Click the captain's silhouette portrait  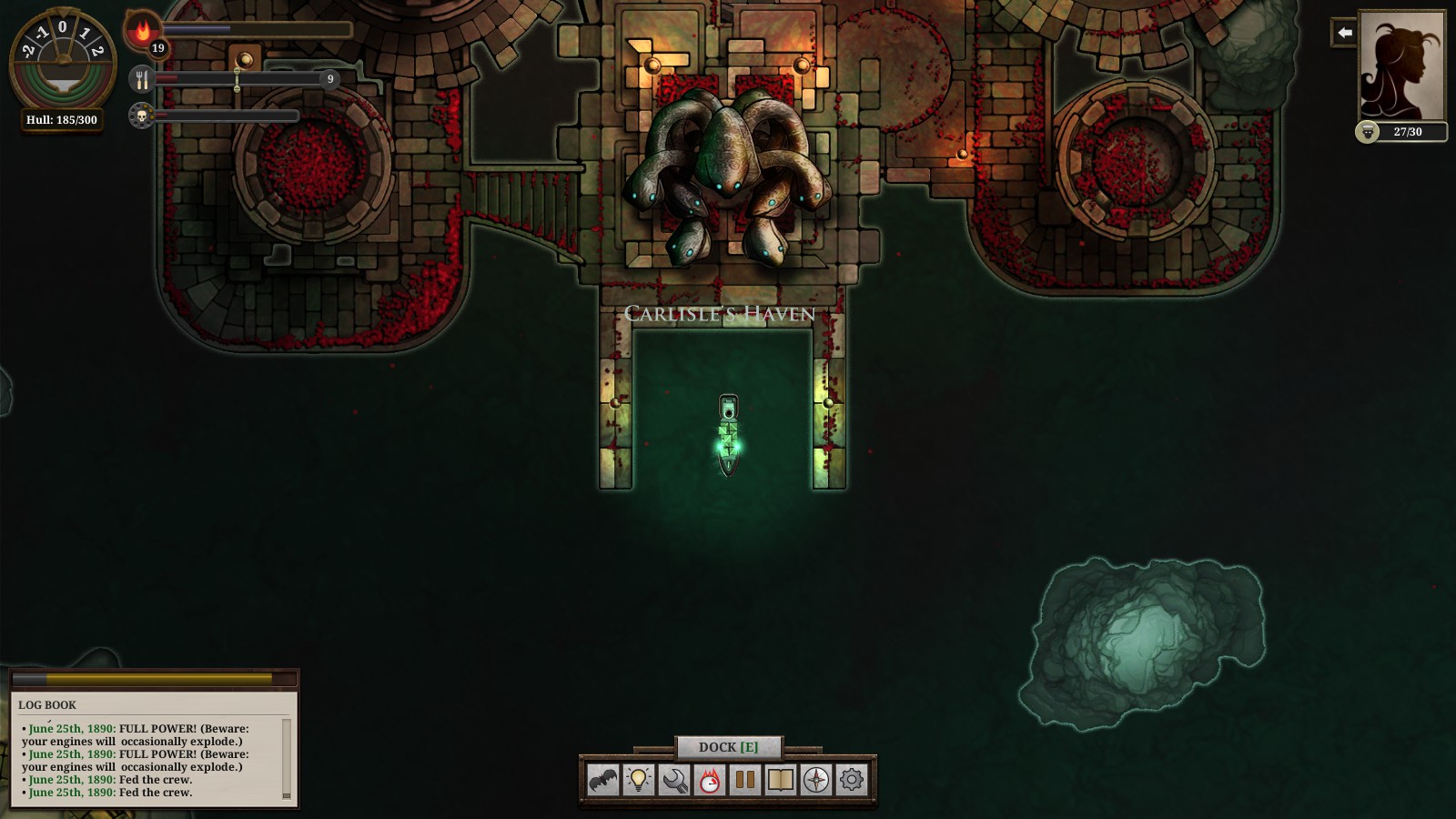click(x=1401, y=66)
